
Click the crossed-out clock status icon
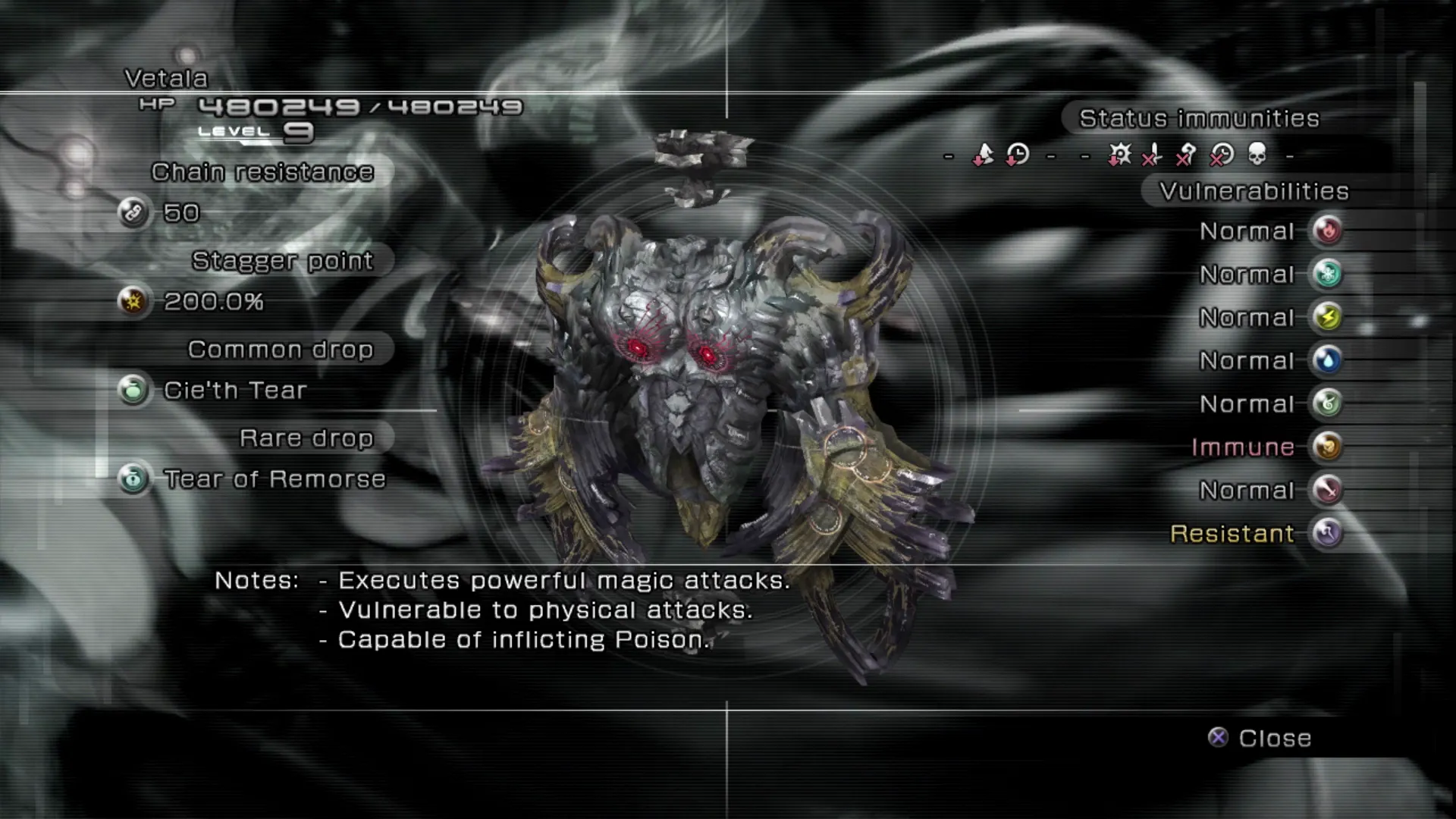coord(1221,155)
